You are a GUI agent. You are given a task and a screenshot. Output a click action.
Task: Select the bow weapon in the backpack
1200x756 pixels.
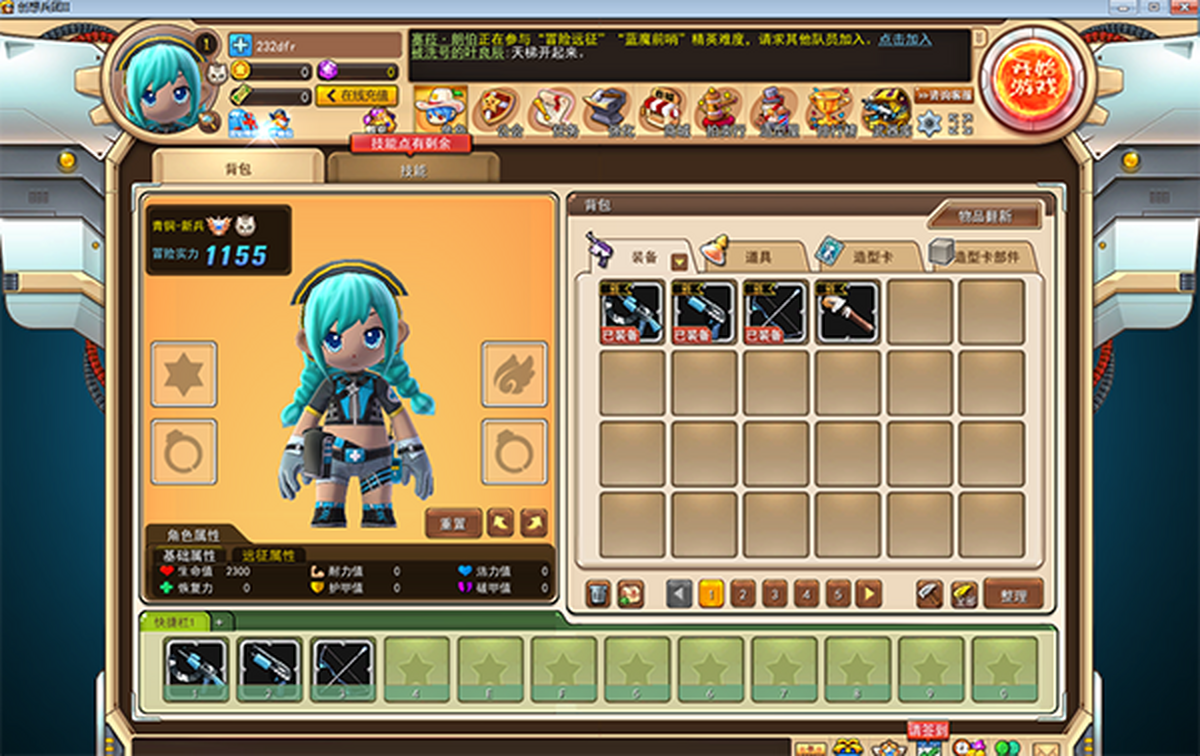pos(776,312)
